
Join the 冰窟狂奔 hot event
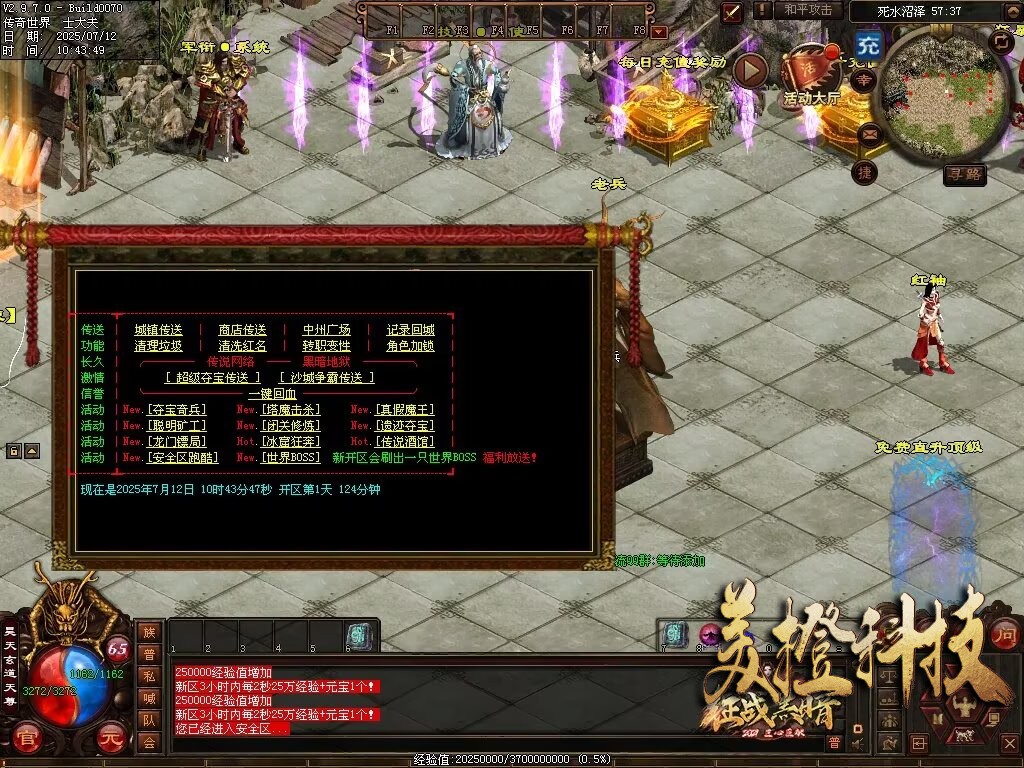pos(290,442)
